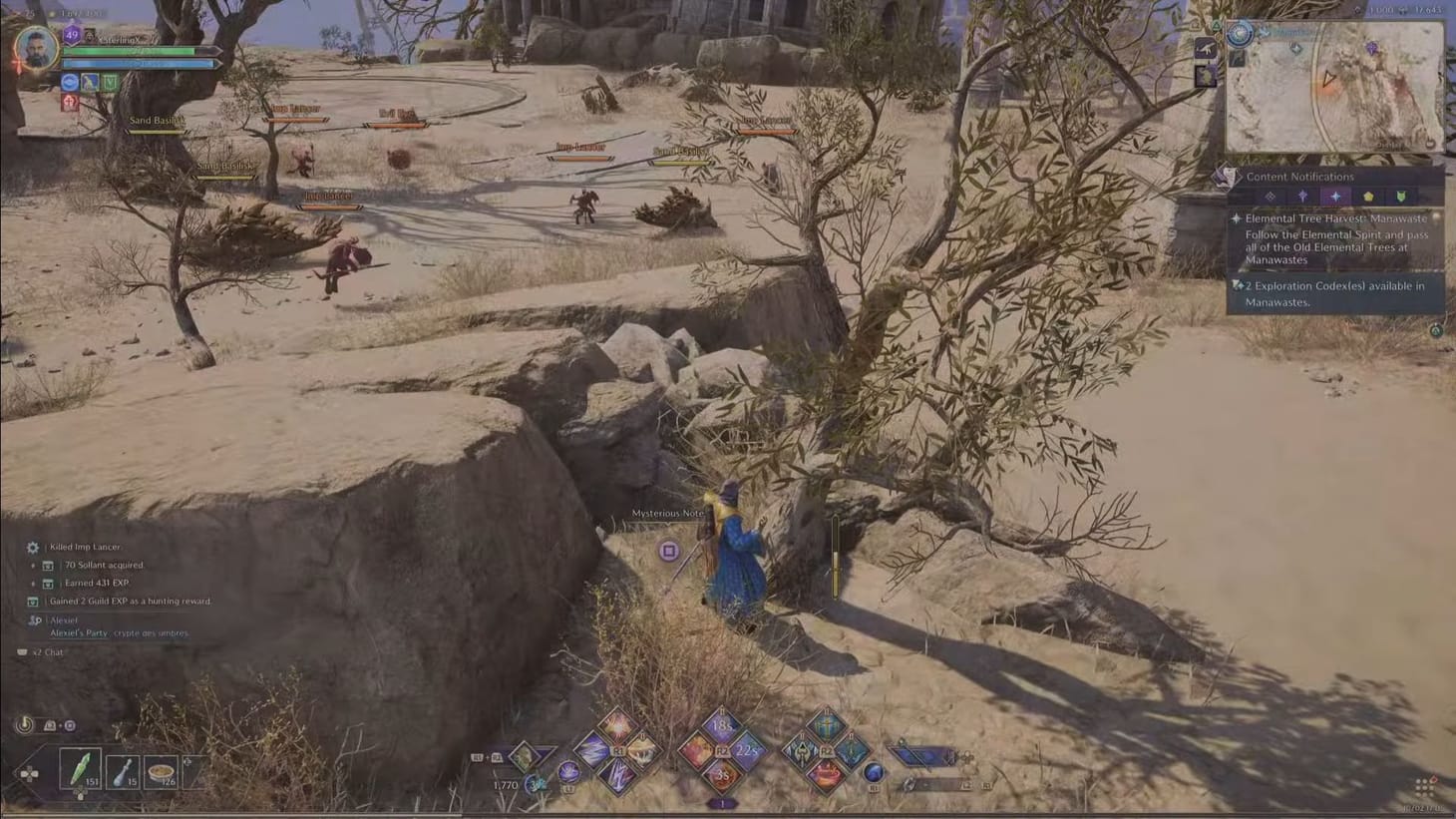Switch to the purple star notifications tab
This screenshot has width=1456, height=819.
1303,198
